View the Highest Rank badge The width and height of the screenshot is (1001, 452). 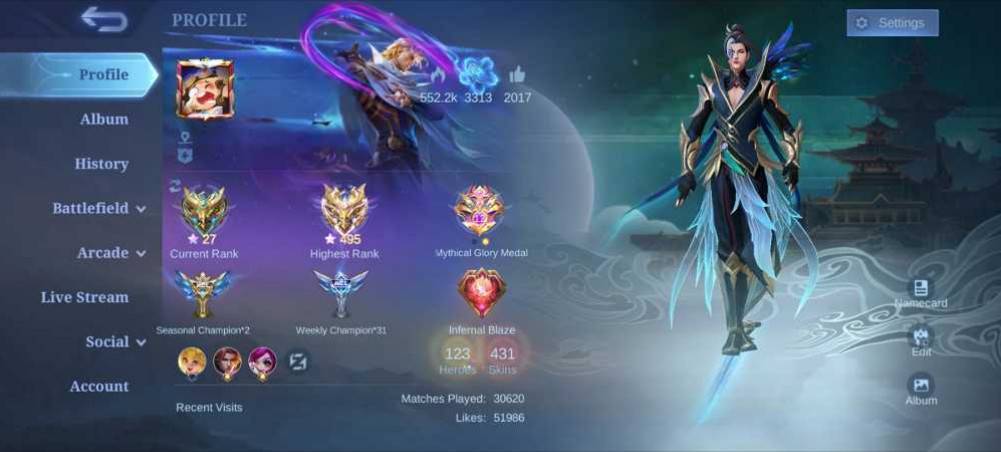[344, 209]
